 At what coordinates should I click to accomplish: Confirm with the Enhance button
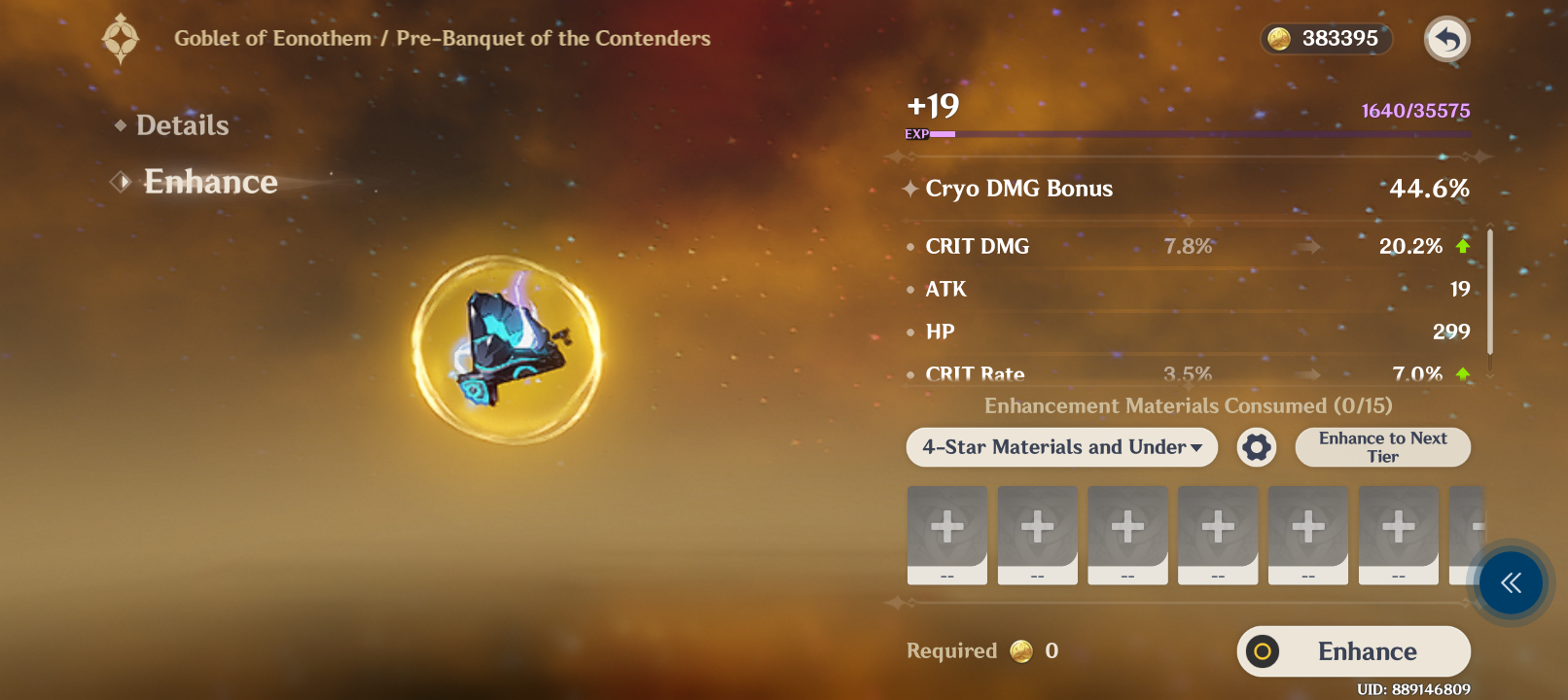1353,651
